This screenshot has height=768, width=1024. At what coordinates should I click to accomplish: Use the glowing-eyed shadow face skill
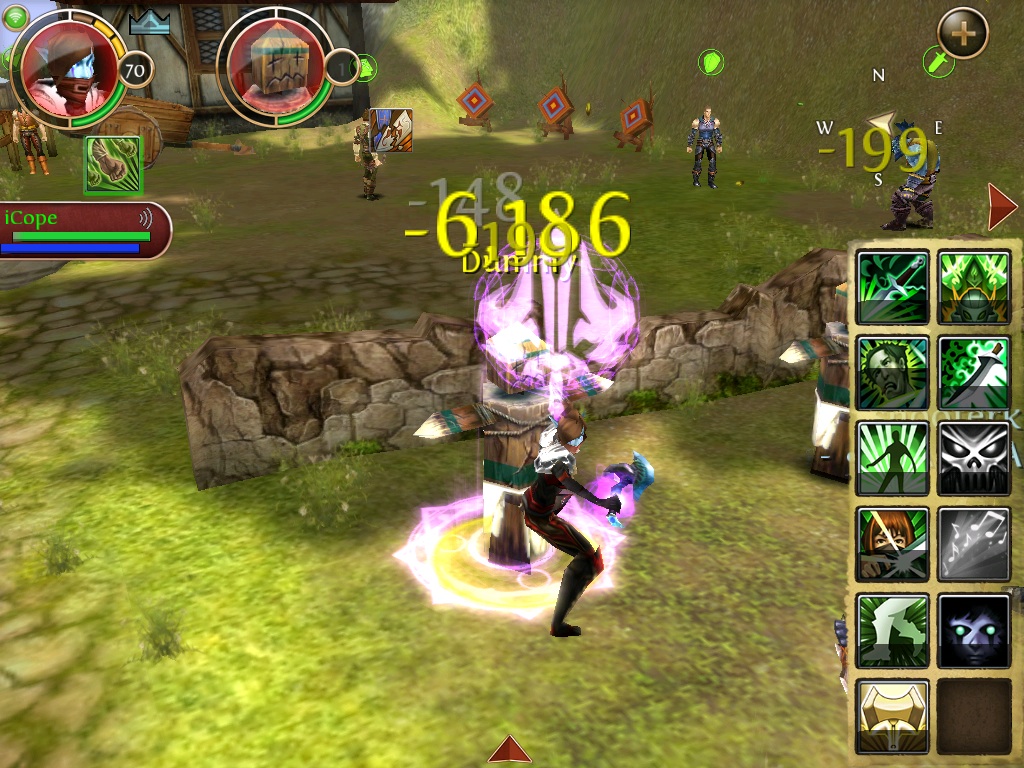point(974,631)
